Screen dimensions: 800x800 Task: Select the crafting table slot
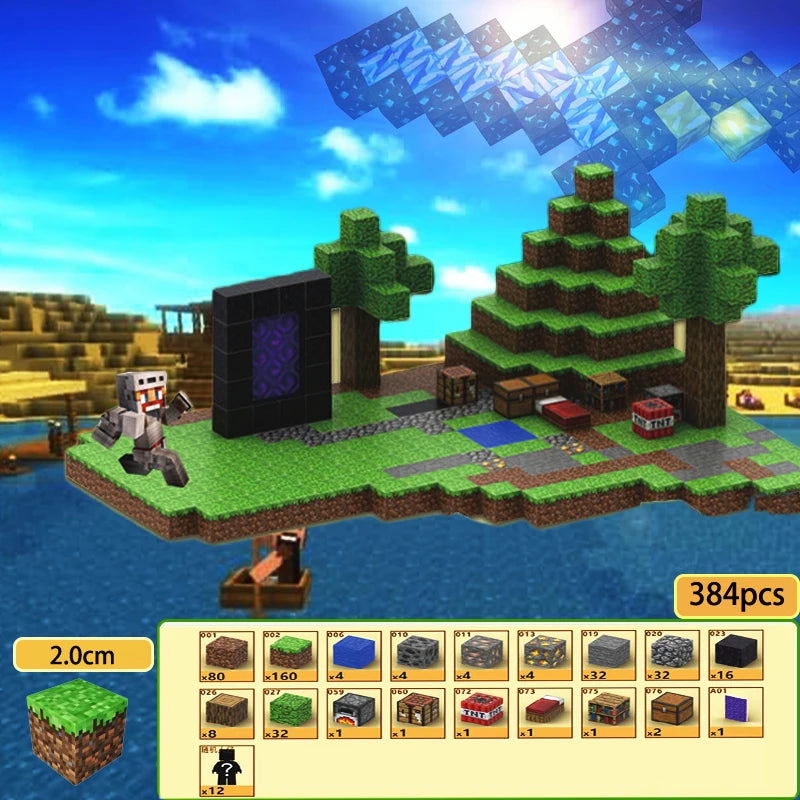pyautogui.click(x=418, y=711)
